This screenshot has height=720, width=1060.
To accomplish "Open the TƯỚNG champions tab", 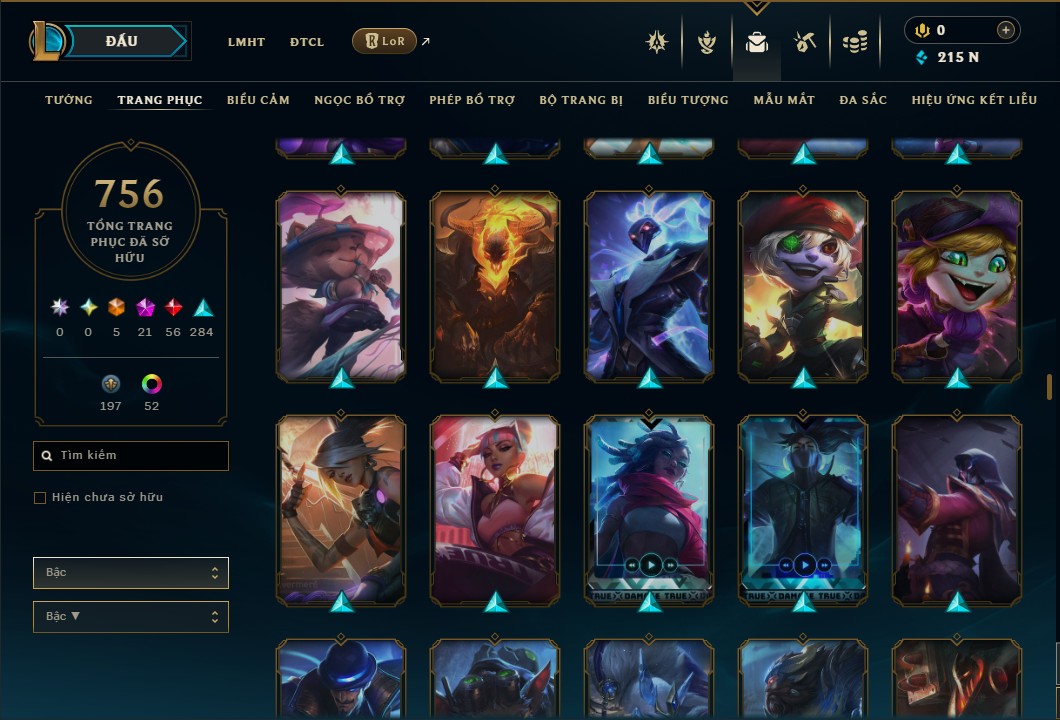I will (x=69, y=100).
